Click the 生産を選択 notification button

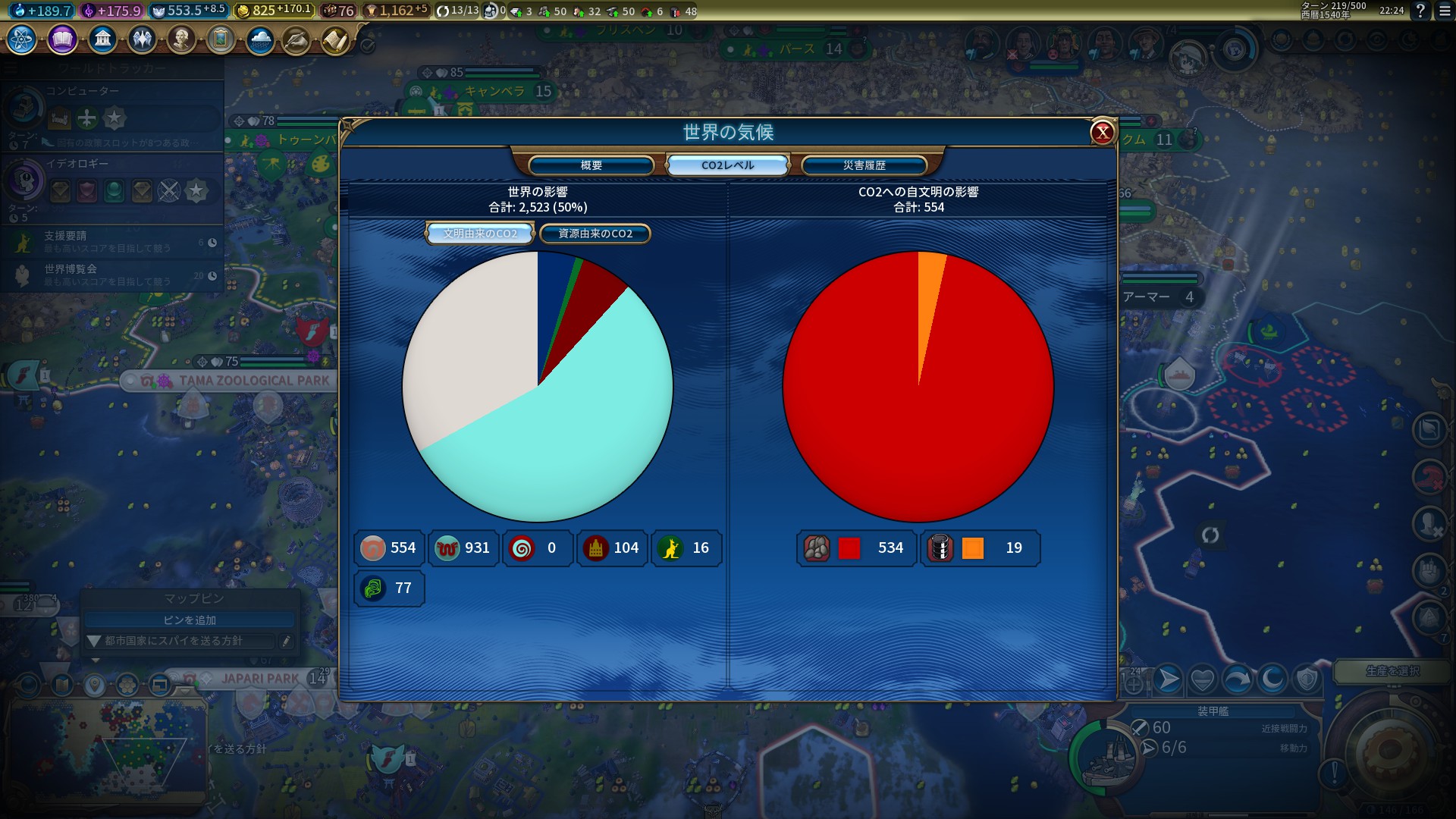[x=1392, y=671]
